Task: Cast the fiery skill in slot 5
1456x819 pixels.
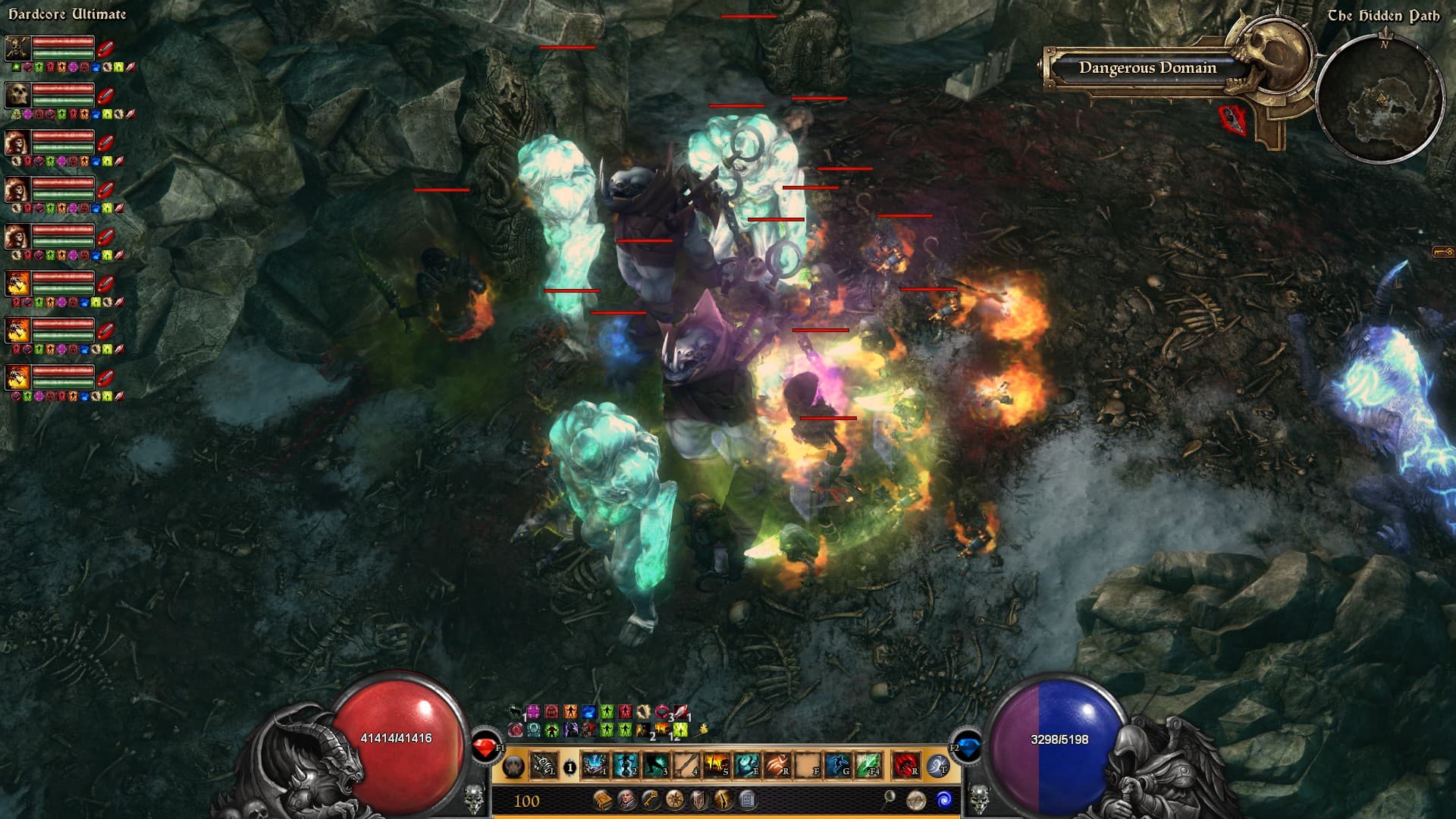Action: [716, 766]
